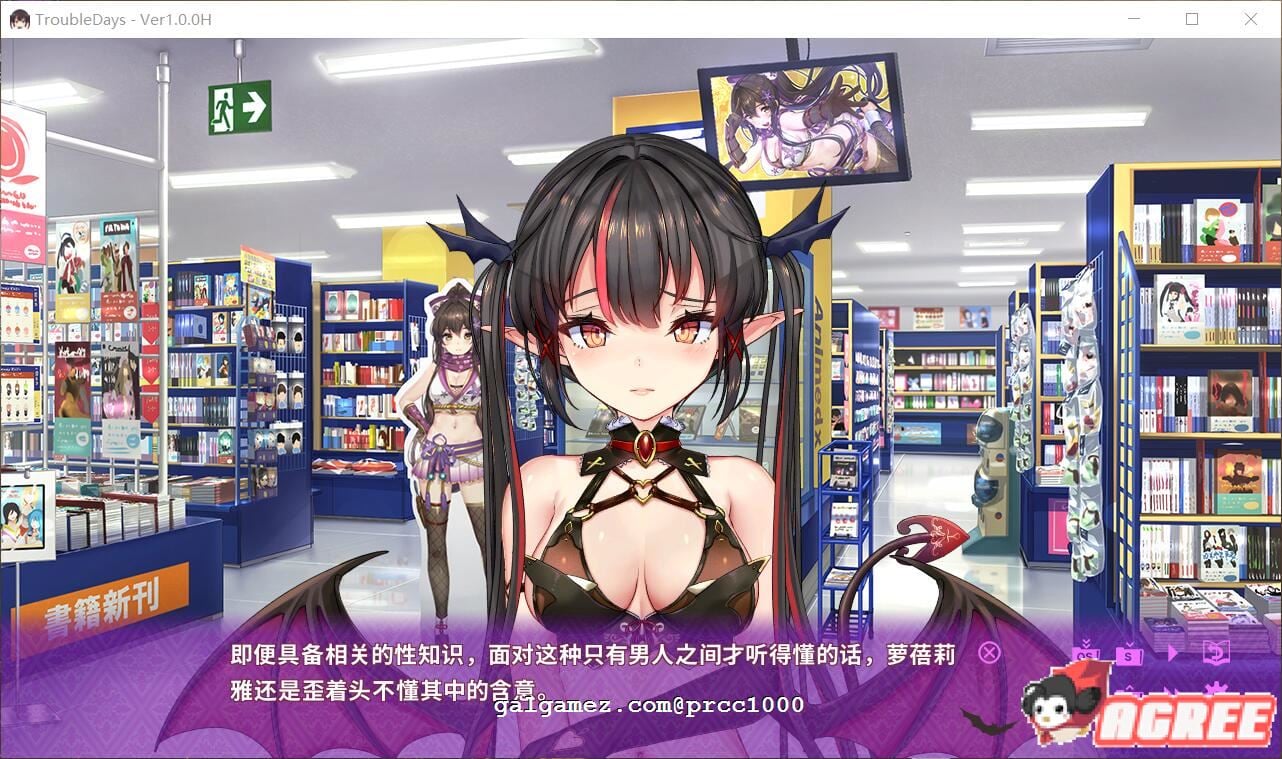Expand quick save slots via chevrons above QS
The width and height of the screenshot is (1282, 759).
tap(1086, 642)
